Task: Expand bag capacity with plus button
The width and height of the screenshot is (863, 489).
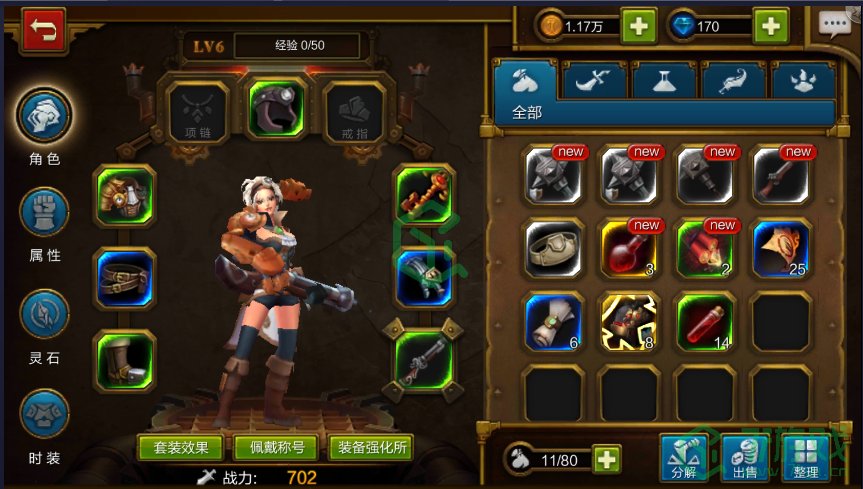Action: 606,460
